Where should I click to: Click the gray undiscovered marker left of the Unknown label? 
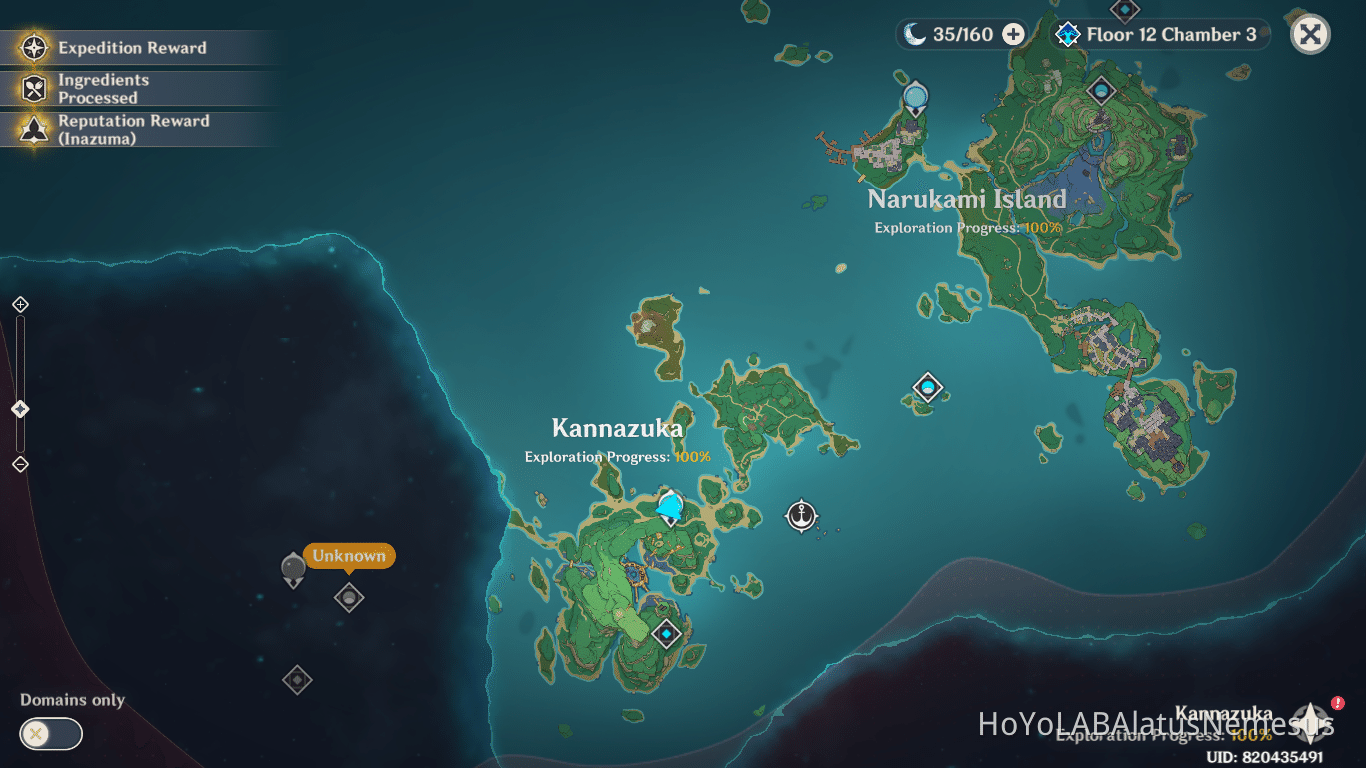tap(292, 570)
